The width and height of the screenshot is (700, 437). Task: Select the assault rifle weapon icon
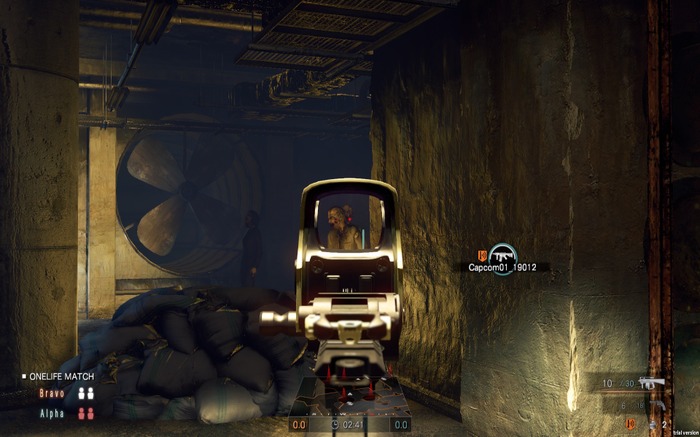[x=651, y=383]
